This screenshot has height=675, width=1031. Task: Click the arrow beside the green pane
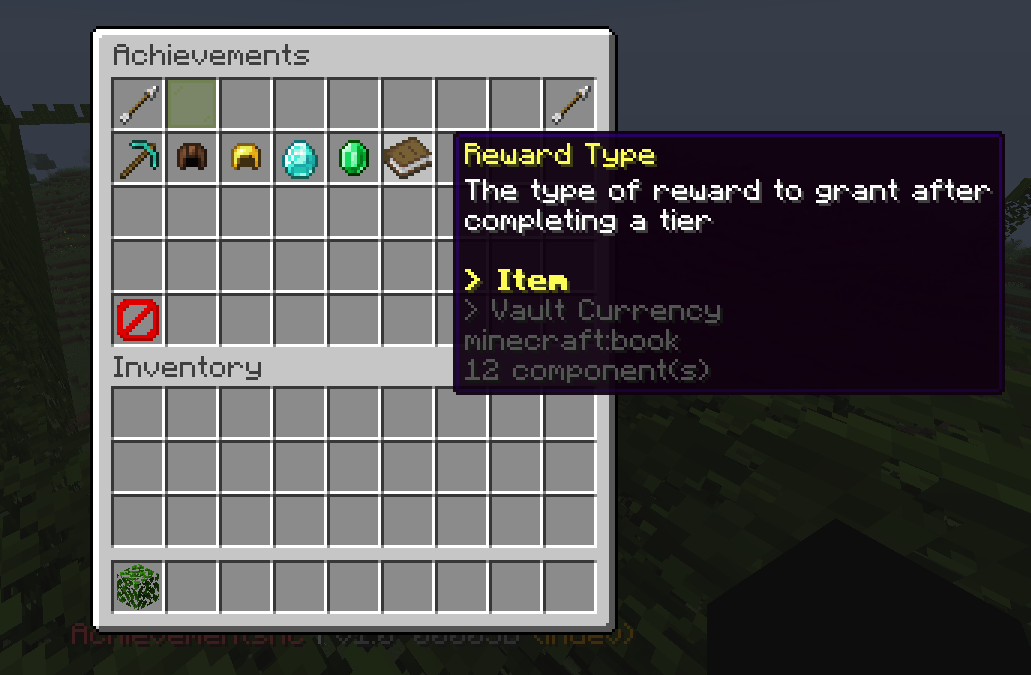click(138, 104)
